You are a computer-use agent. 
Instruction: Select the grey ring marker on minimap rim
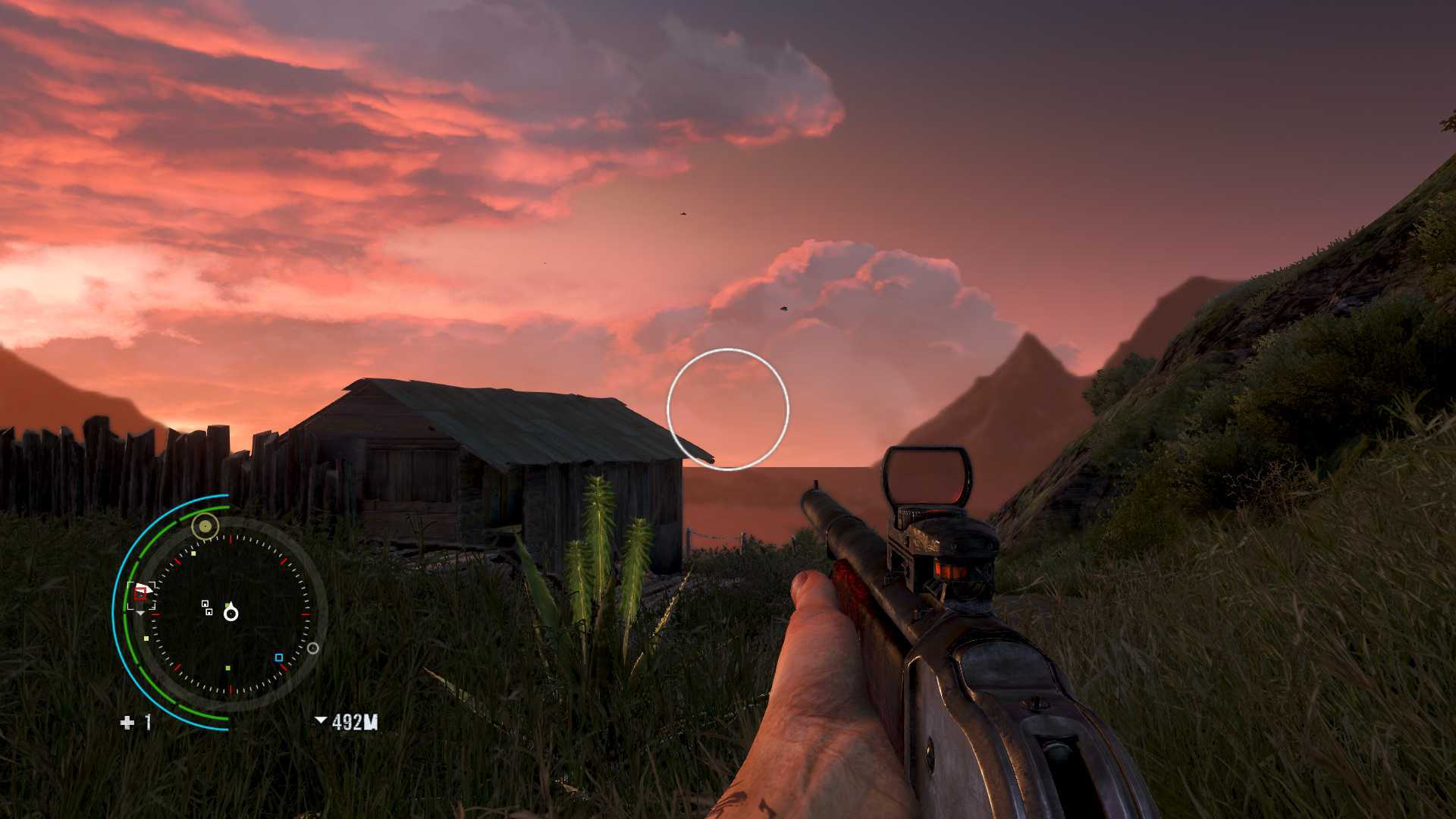[x=312, y=648]
